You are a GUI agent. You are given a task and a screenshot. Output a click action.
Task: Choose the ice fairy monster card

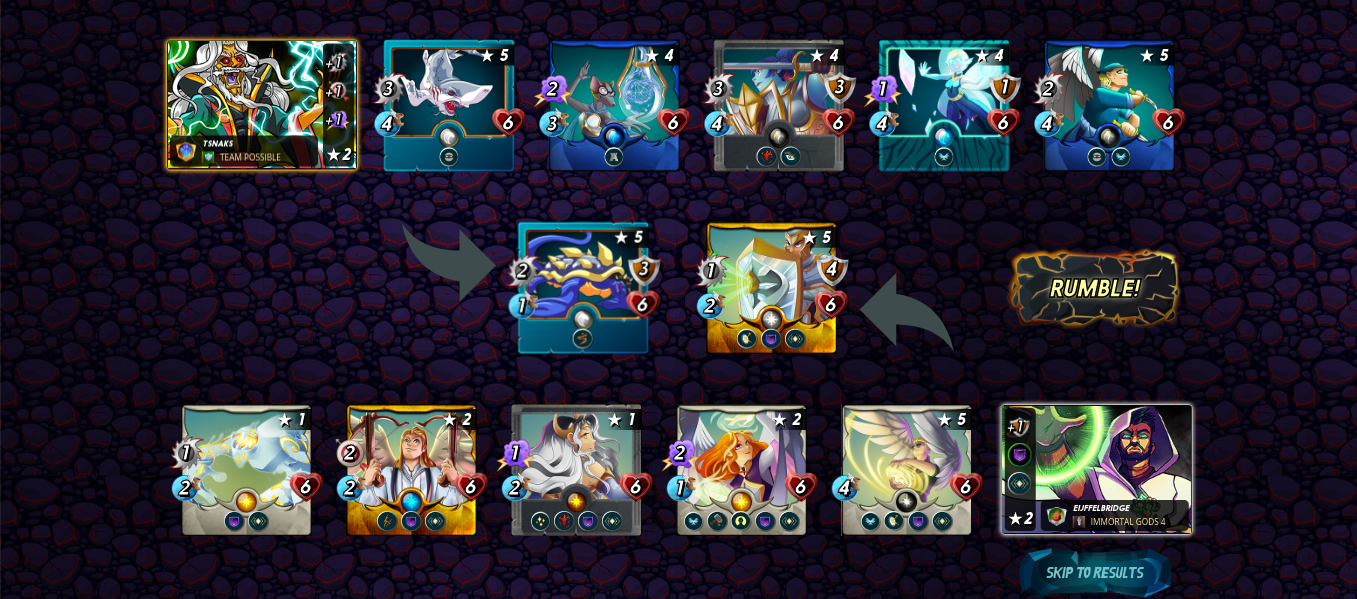944,105
